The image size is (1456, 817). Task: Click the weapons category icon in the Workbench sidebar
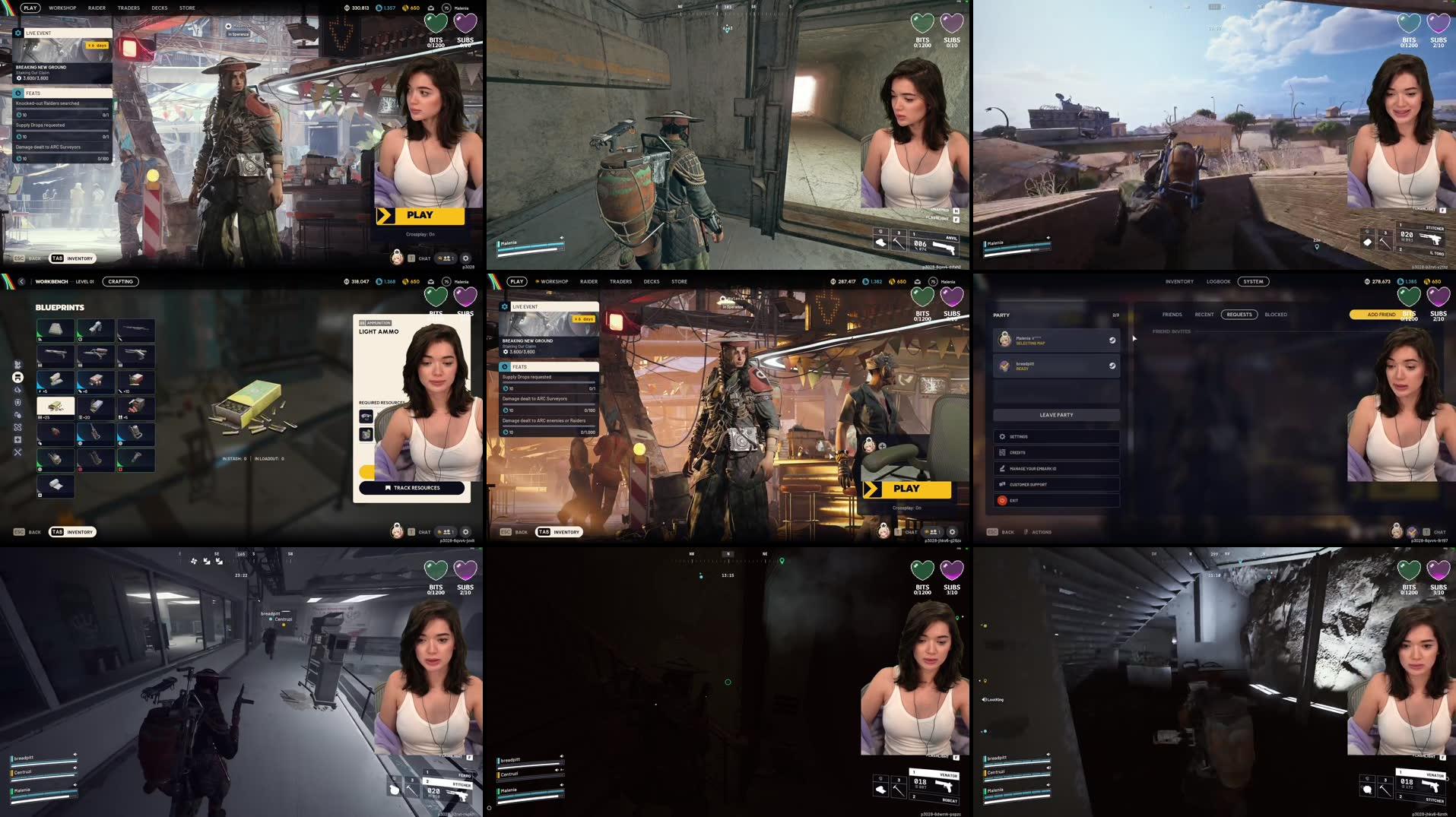click(x=18, y=364)
